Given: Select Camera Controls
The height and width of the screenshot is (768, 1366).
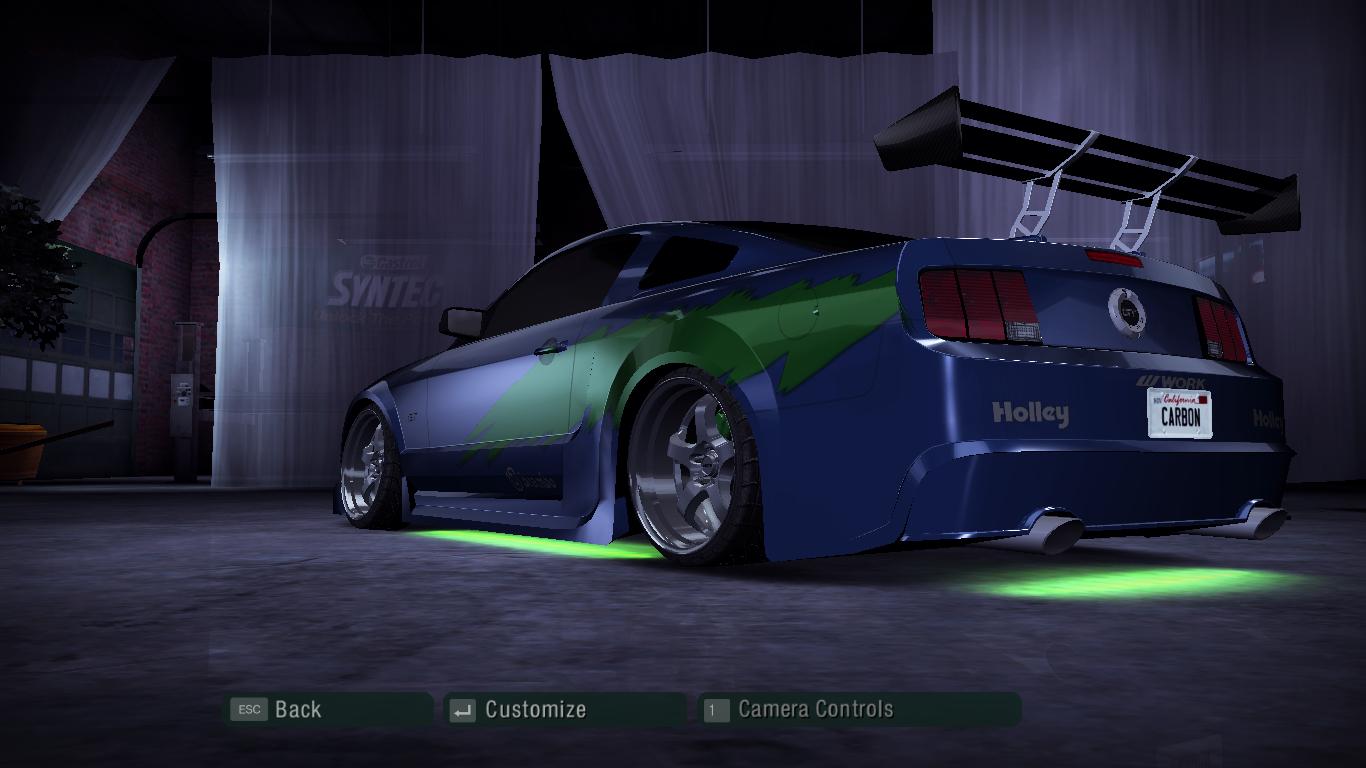Looking at the screenshot, I should [x=814, y=710].
